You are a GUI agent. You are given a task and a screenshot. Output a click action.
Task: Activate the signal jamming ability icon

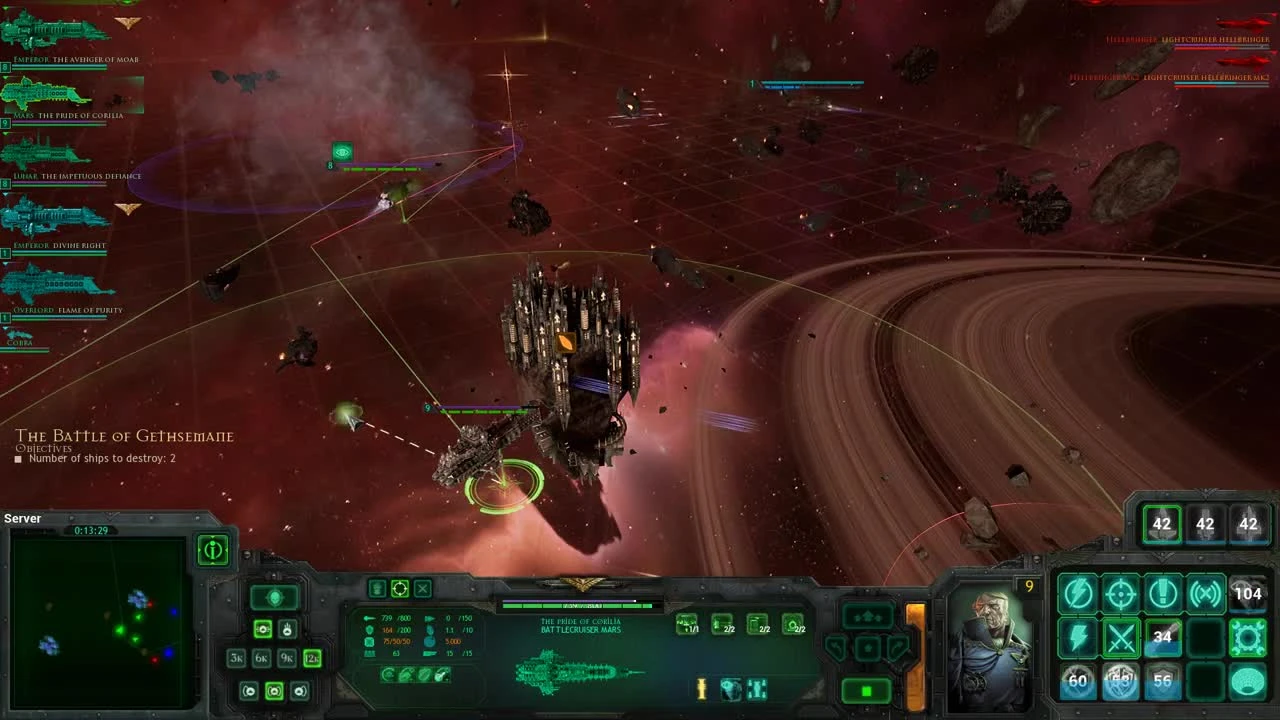pyautogui.click(x=1206, y=592)
